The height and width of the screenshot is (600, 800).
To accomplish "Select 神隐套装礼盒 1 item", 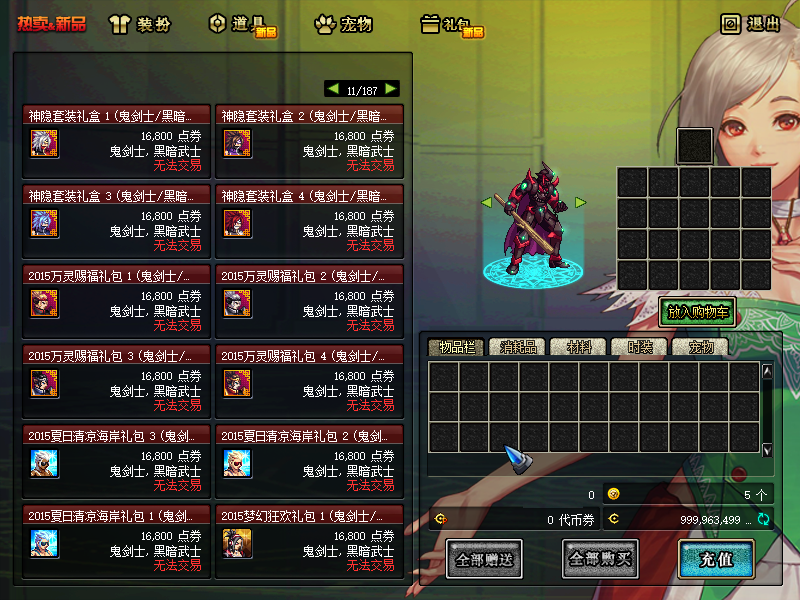I will (116, 141).
